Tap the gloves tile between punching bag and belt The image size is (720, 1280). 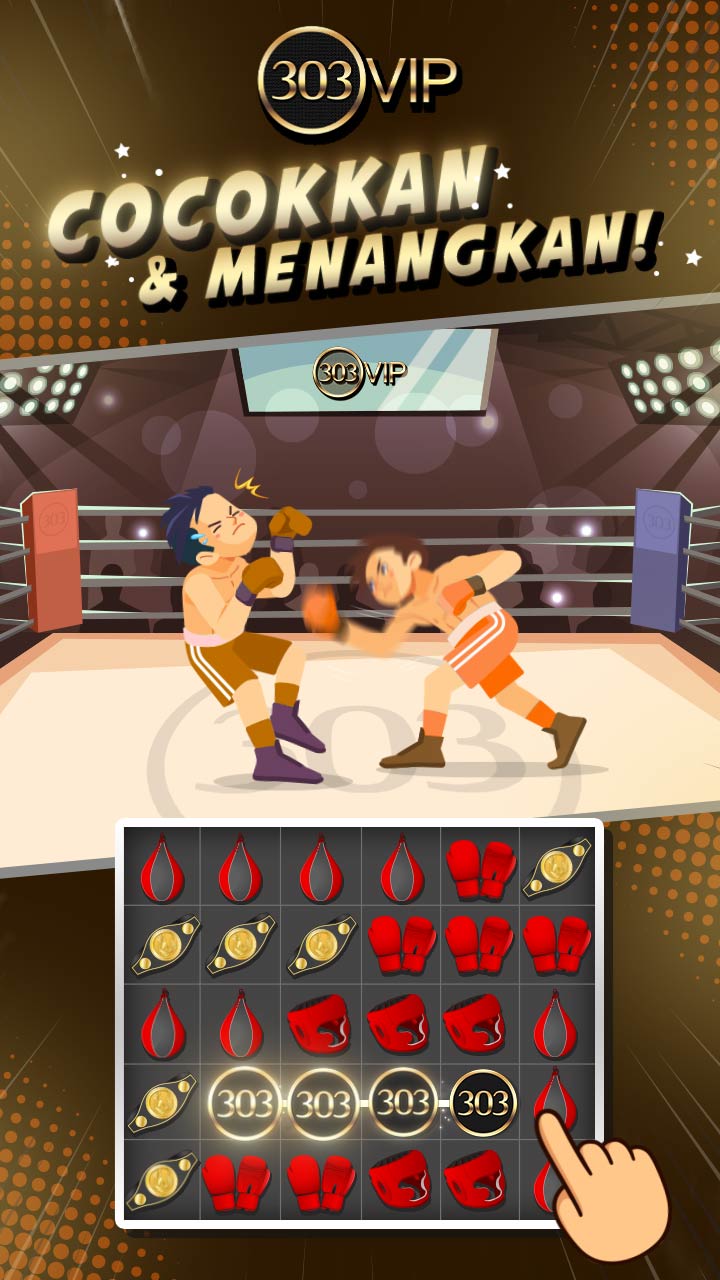pyautogui.click(x=480, y=867)
